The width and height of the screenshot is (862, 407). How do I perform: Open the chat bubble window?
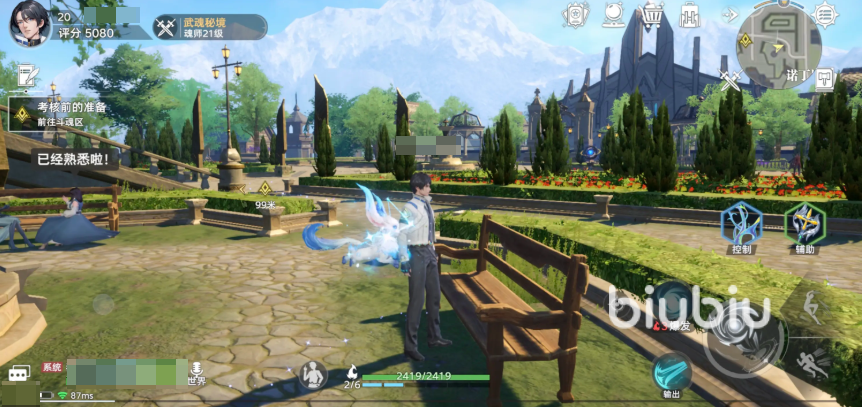point(18,373)
